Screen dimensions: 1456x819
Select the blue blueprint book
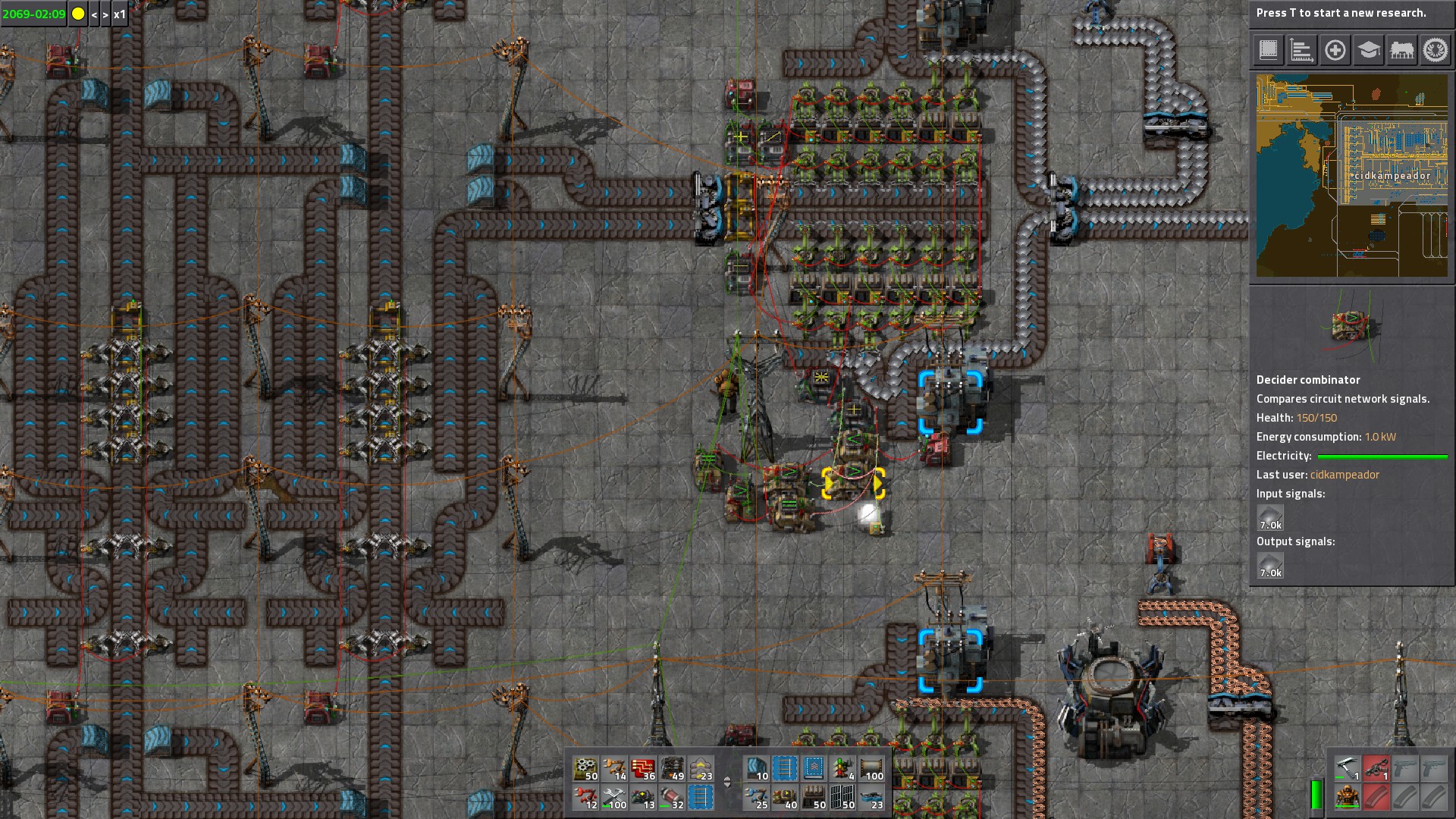tap(814, 769)
